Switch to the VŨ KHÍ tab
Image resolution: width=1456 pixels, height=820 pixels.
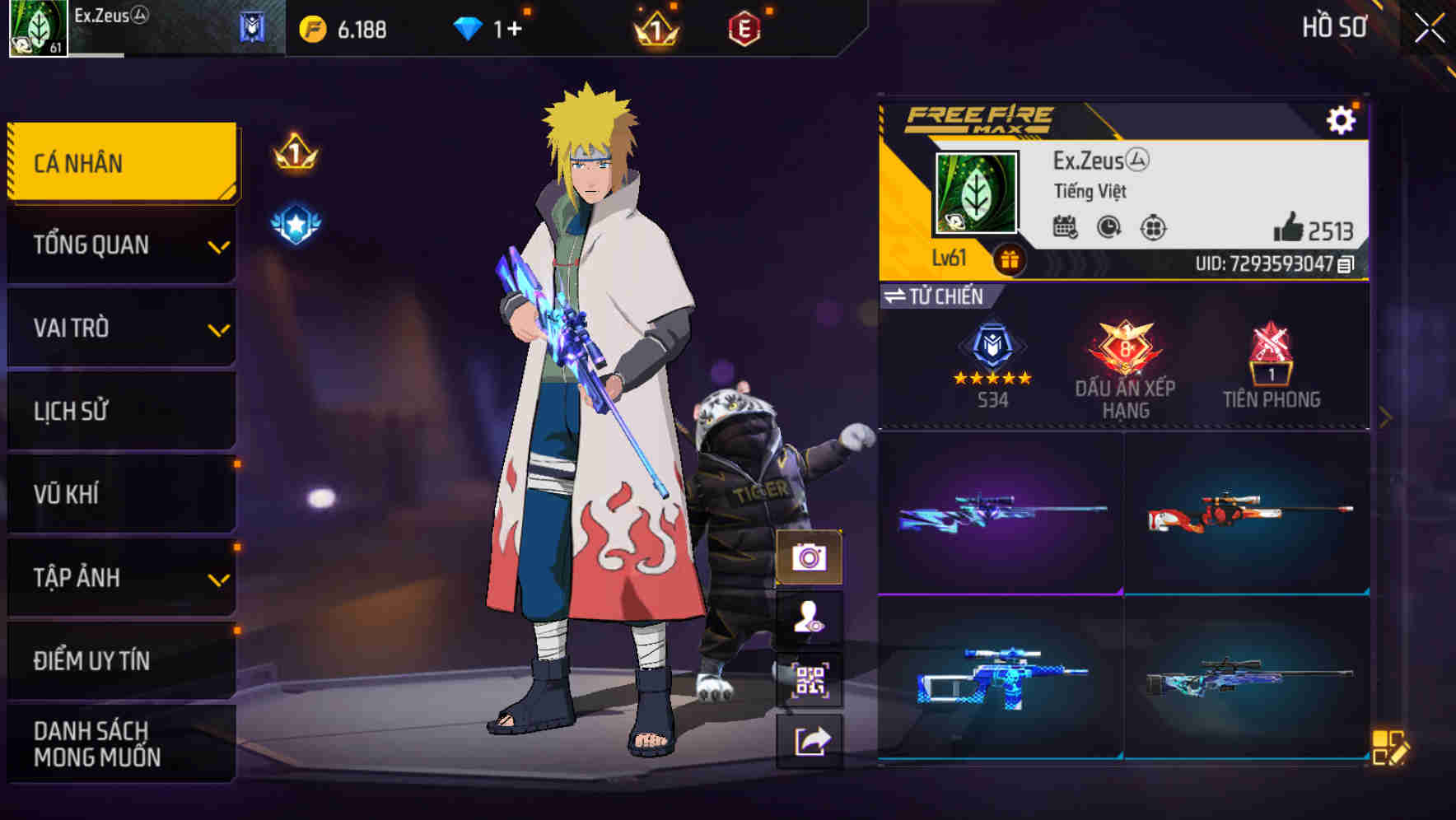click(120, 494)
